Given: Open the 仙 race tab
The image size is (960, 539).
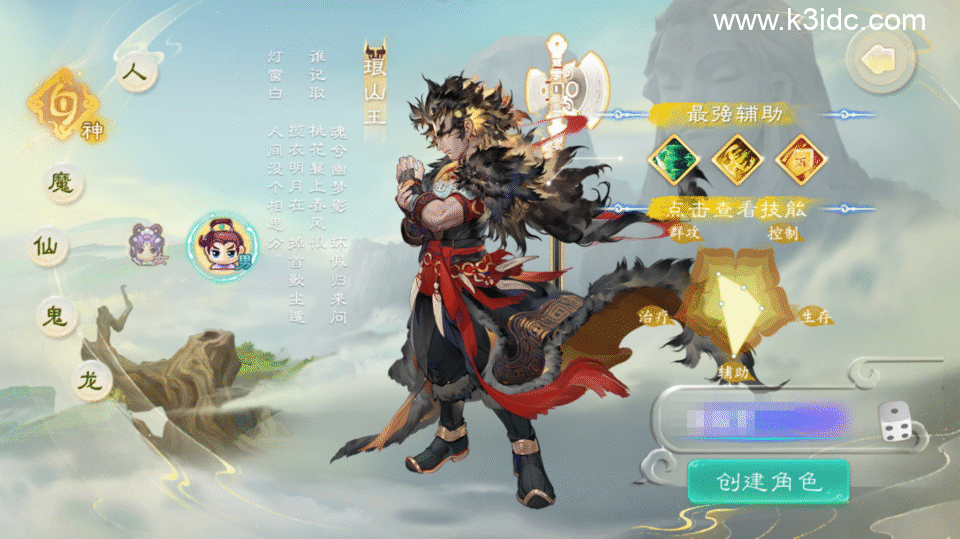Looking at the screenshot, I should point(48,247).
